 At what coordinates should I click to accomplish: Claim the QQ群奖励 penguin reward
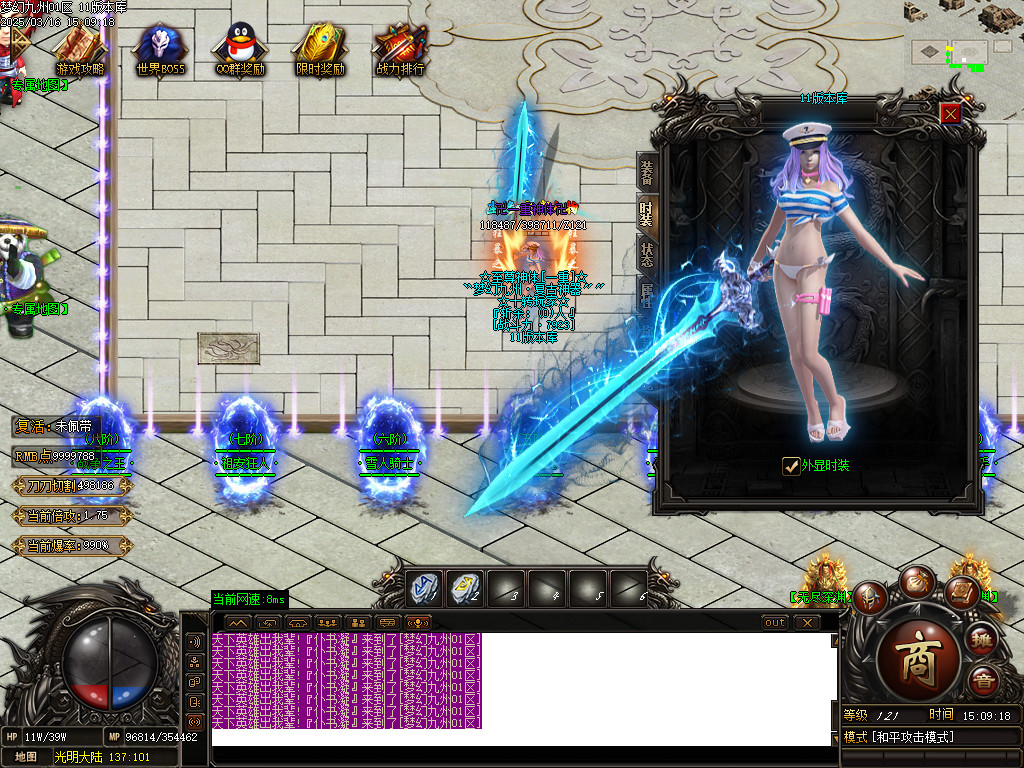pos(239,48)
